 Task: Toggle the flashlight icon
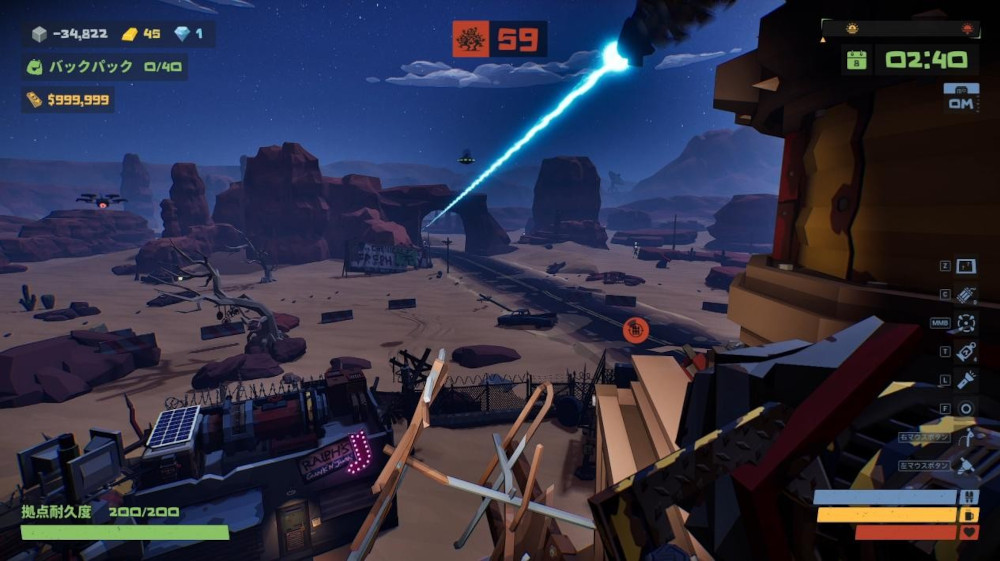(x=965, y=380)
